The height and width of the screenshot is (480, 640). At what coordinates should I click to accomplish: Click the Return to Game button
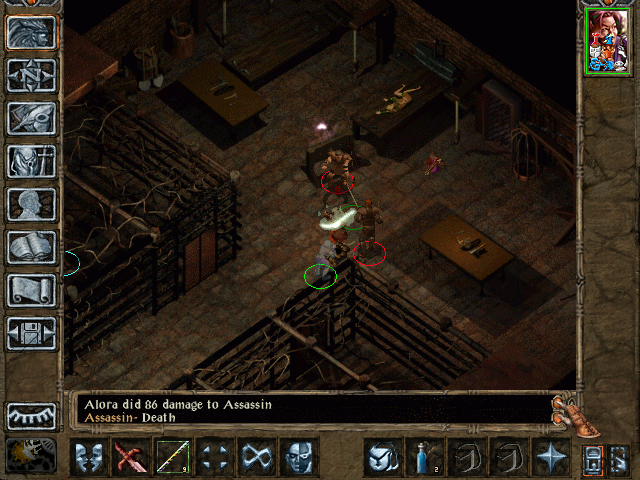[32, 32]
